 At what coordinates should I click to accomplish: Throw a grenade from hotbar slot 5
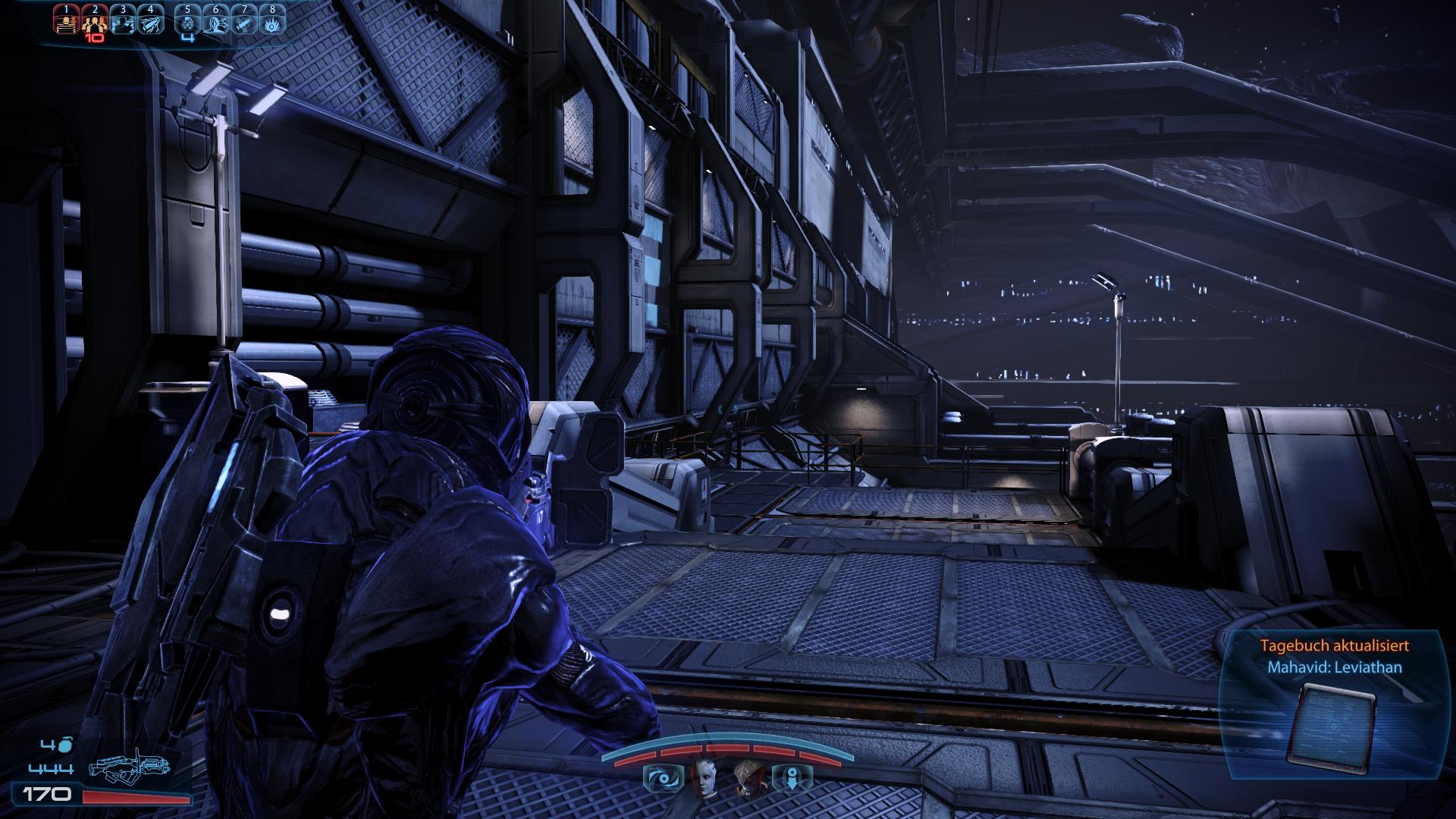(x=187, y=23)
